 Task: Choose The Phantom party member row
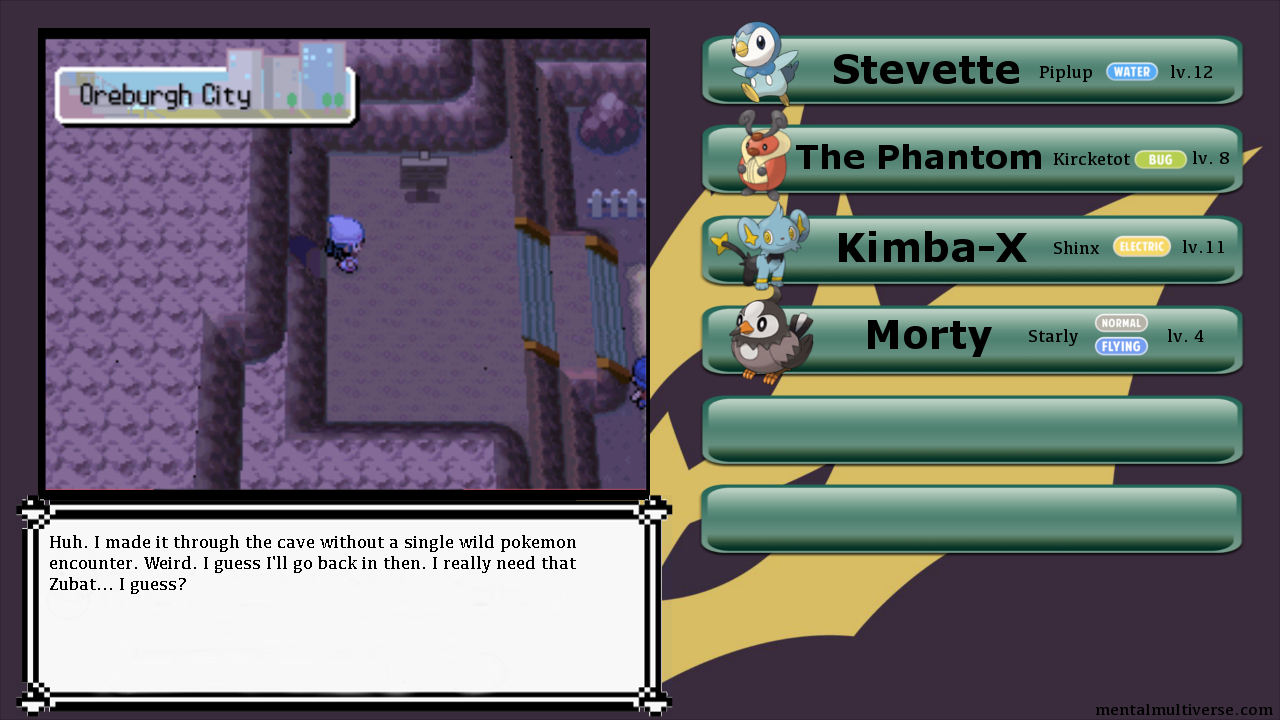coord(972,159)
